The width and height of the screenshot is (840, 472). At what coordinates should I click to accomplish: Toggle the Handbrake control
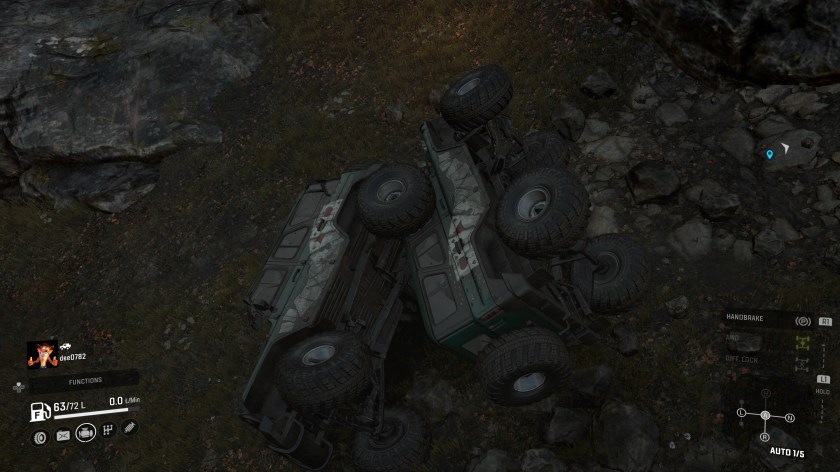[x=801, y=321]
